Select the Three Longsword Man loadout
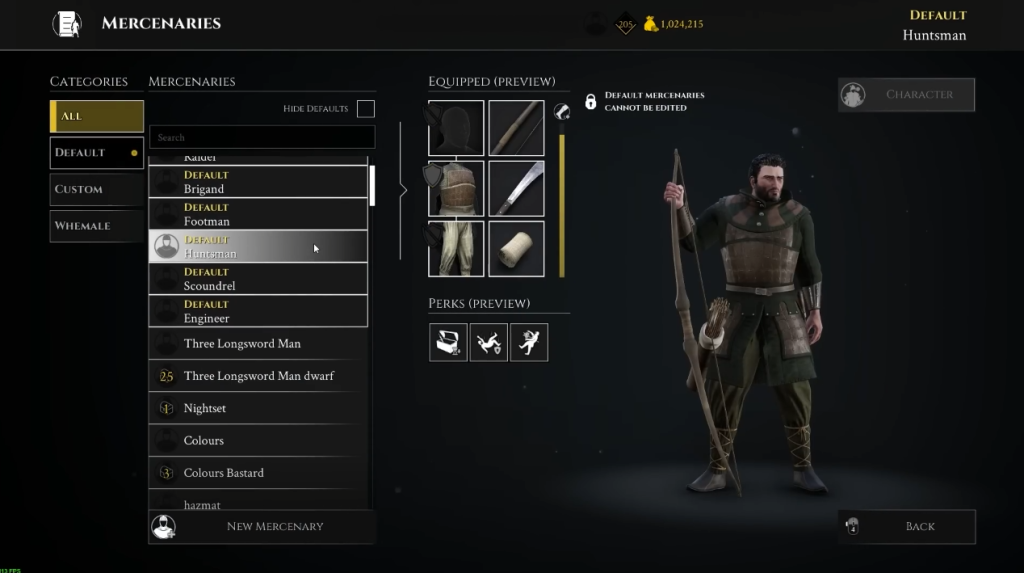The height and width of the screenshot is (573, 1024). pyautogui.click(x=258, y=344)
